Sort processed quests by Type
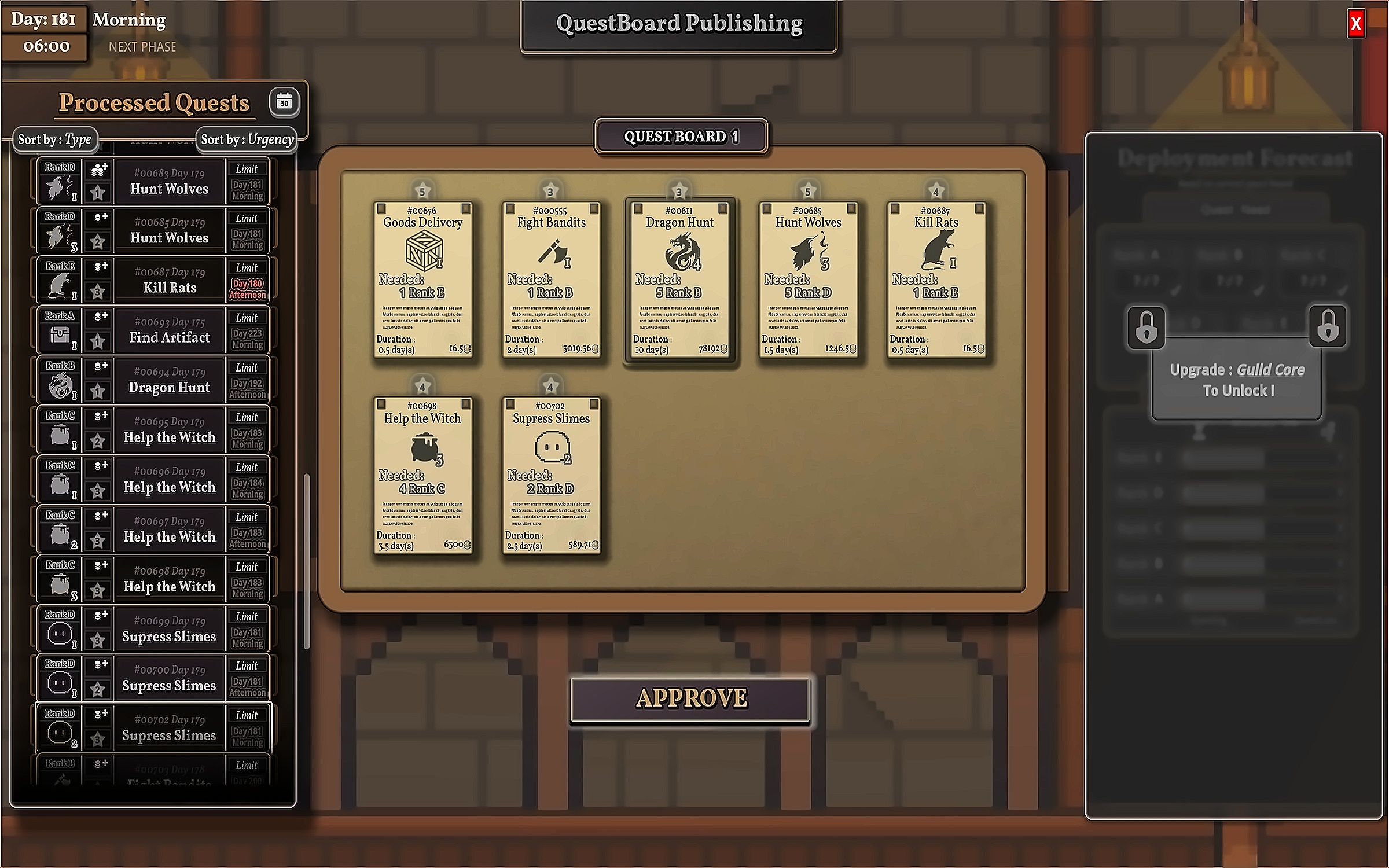1389x868 pixels. pyautogui.click(x=55, y=139)
